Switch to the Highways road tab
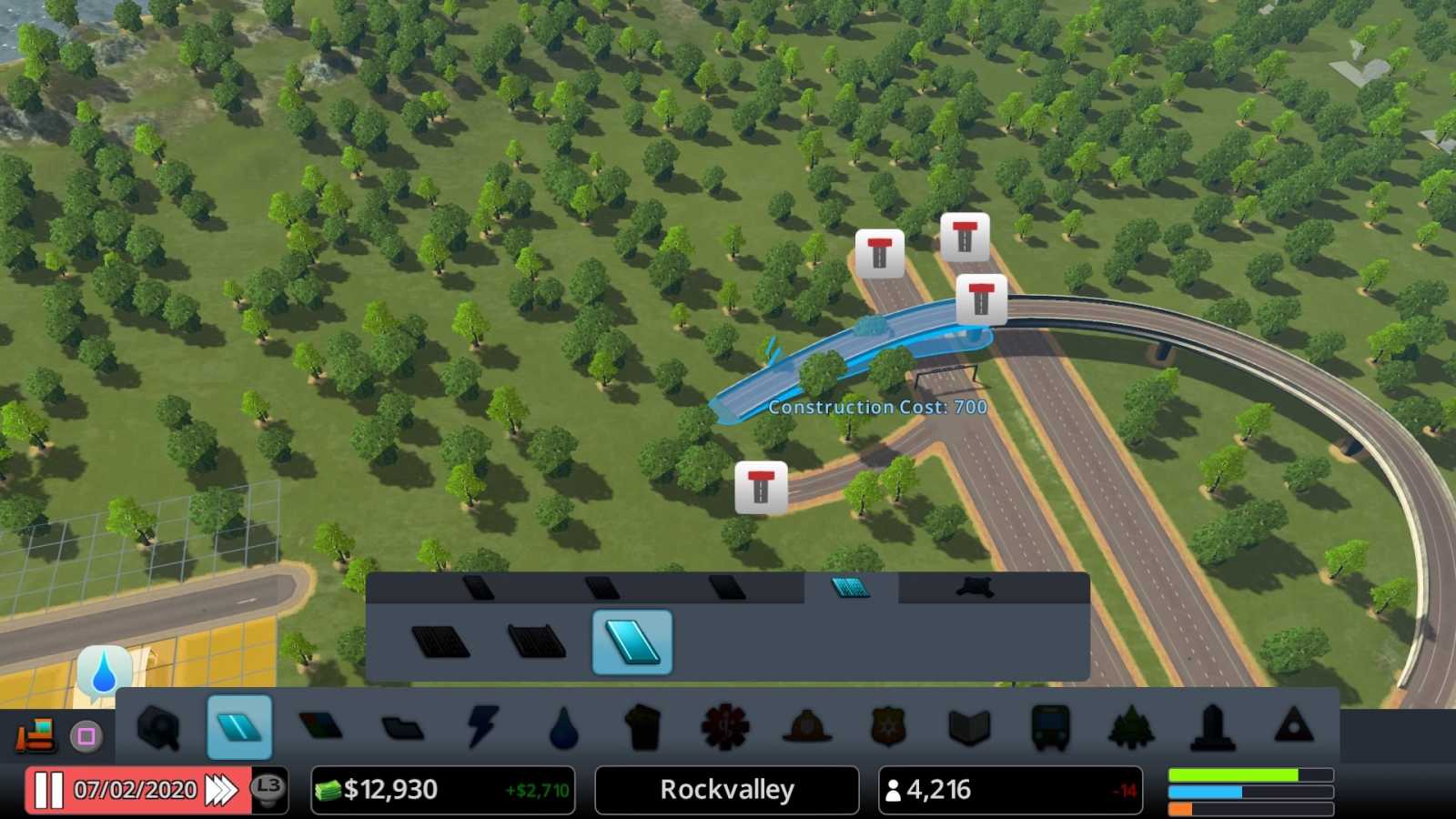 [x=851, y=587]
